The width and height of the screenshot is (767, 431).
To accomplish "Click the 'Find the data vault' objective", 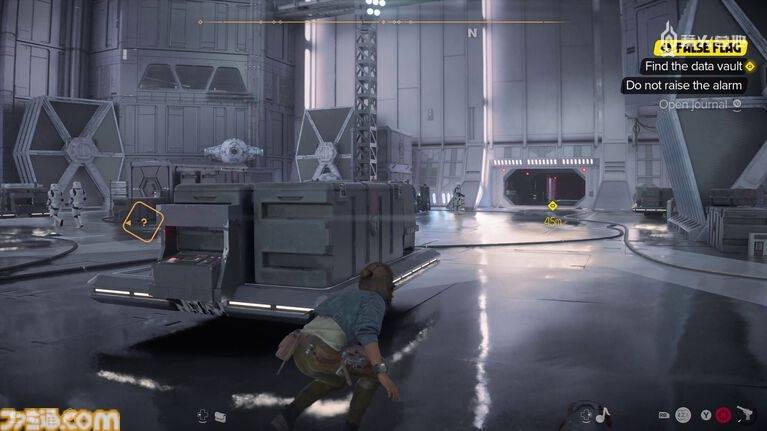I will tap(692, 66).
